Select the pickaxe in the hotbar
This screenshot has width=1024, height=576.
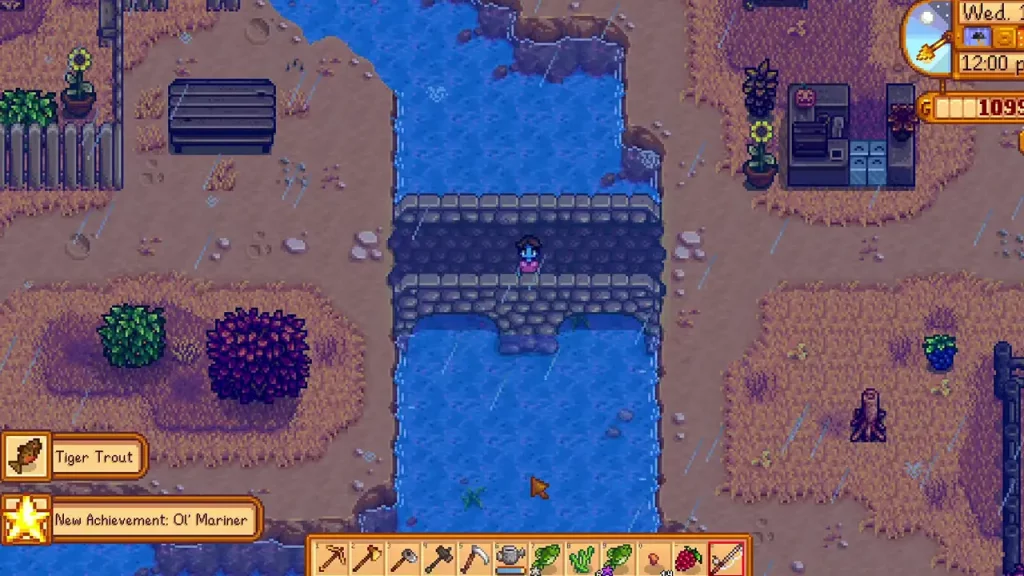[x=331, y=558]
